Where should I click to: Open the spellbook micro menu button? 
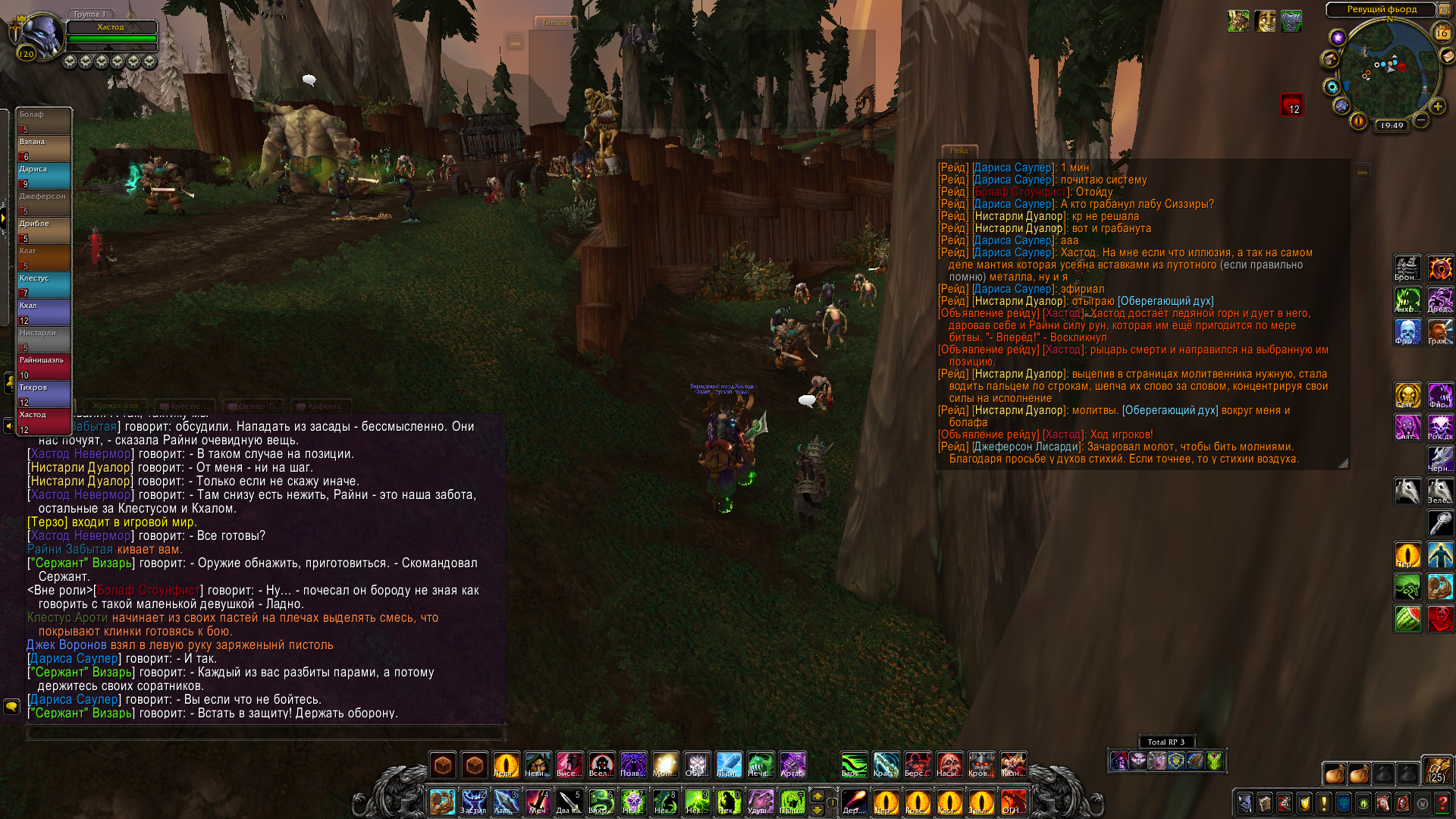tap(1265, 803)
